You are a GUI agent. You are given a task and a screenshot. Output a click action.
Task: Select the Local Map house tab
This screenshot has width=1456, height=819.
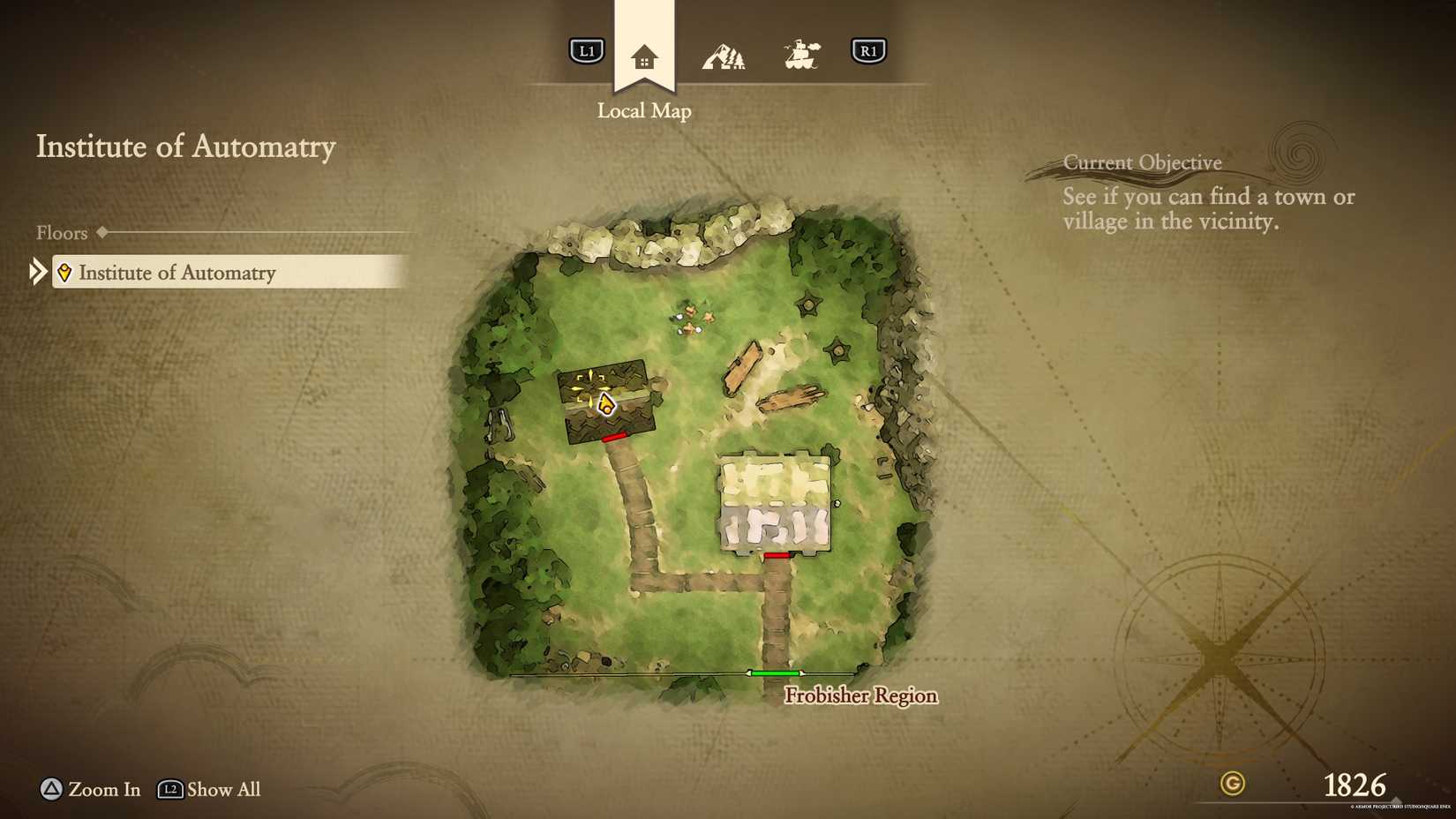click(644, 58)
